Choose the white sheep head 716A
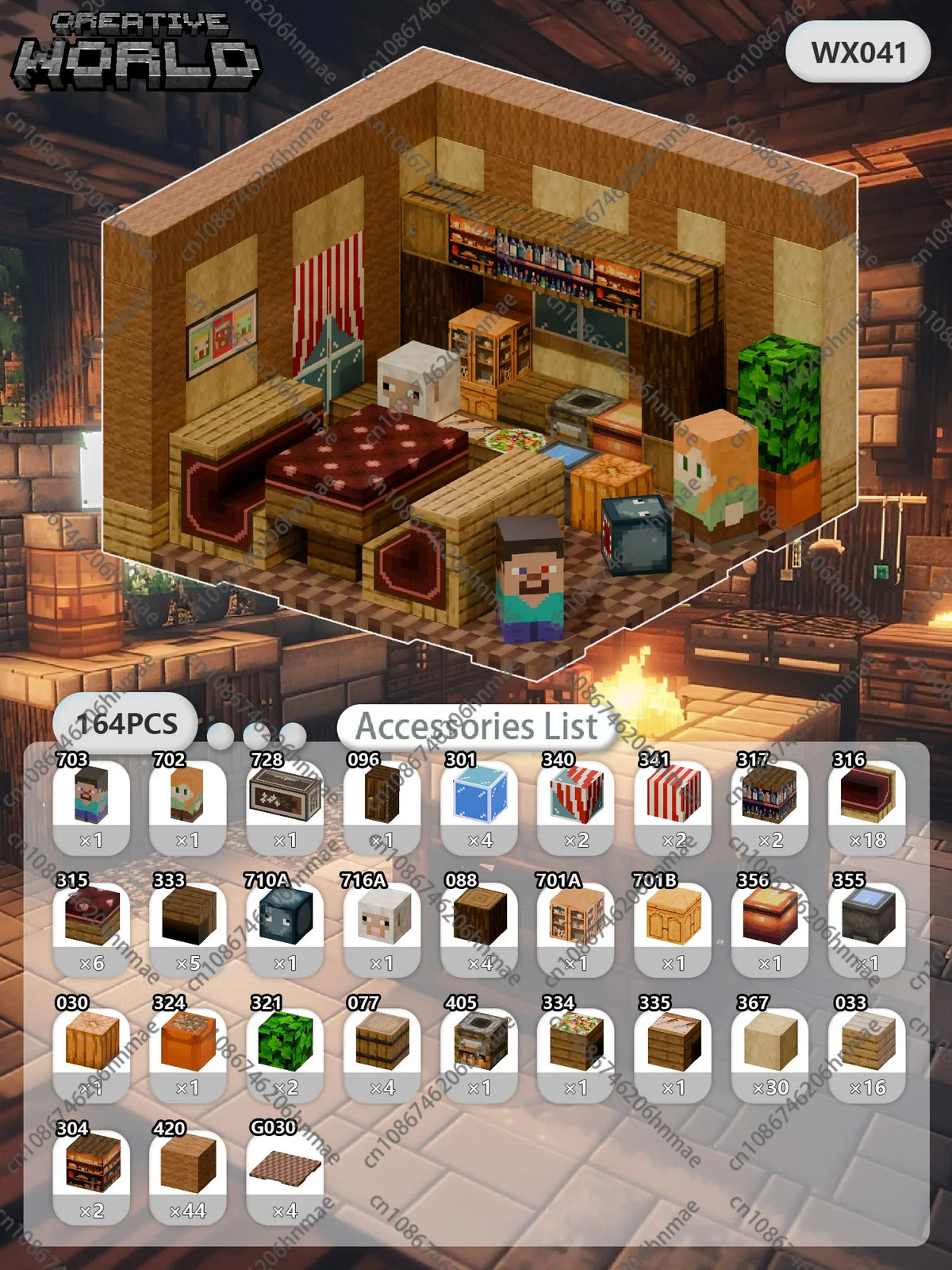 [382, 917]
